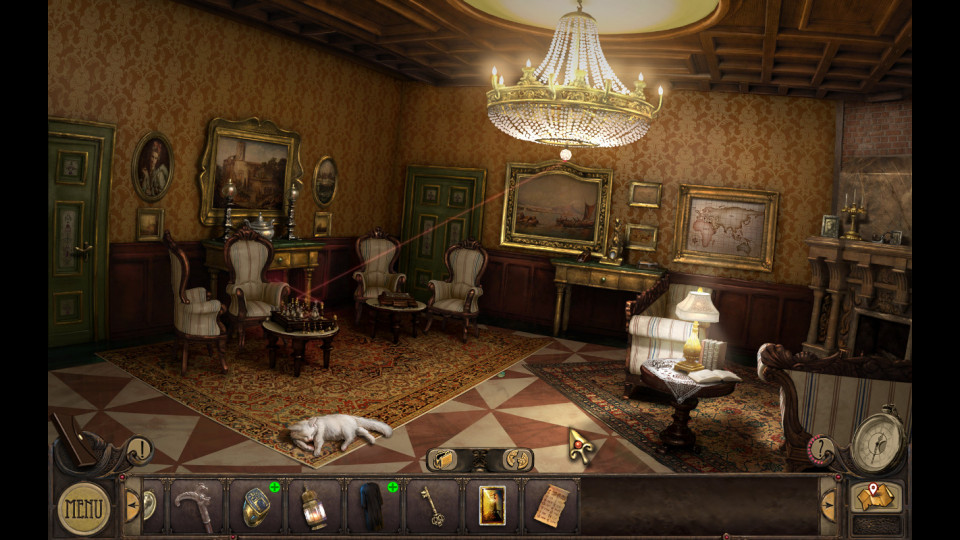Select the lantern inventory slot
This screenshot has height=540, width=960.
(x=314, y=506)
